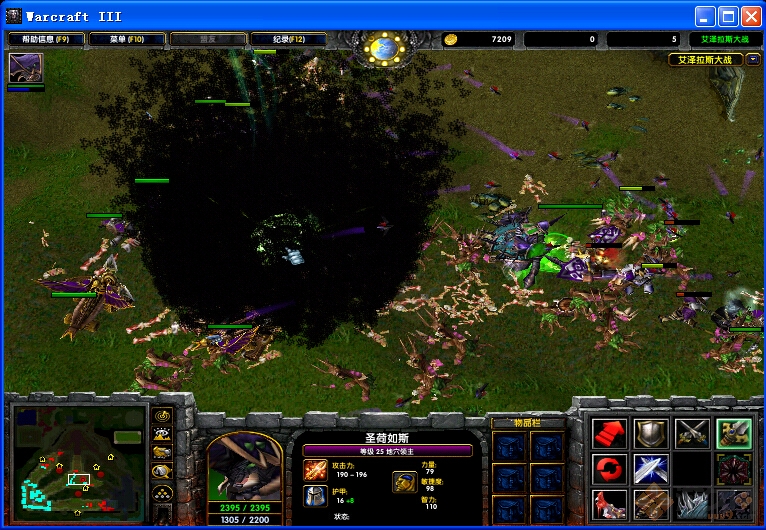Choose the red circular arrows Patrol command
This screenshot has width=766, height=530.
tap(609, 468)
